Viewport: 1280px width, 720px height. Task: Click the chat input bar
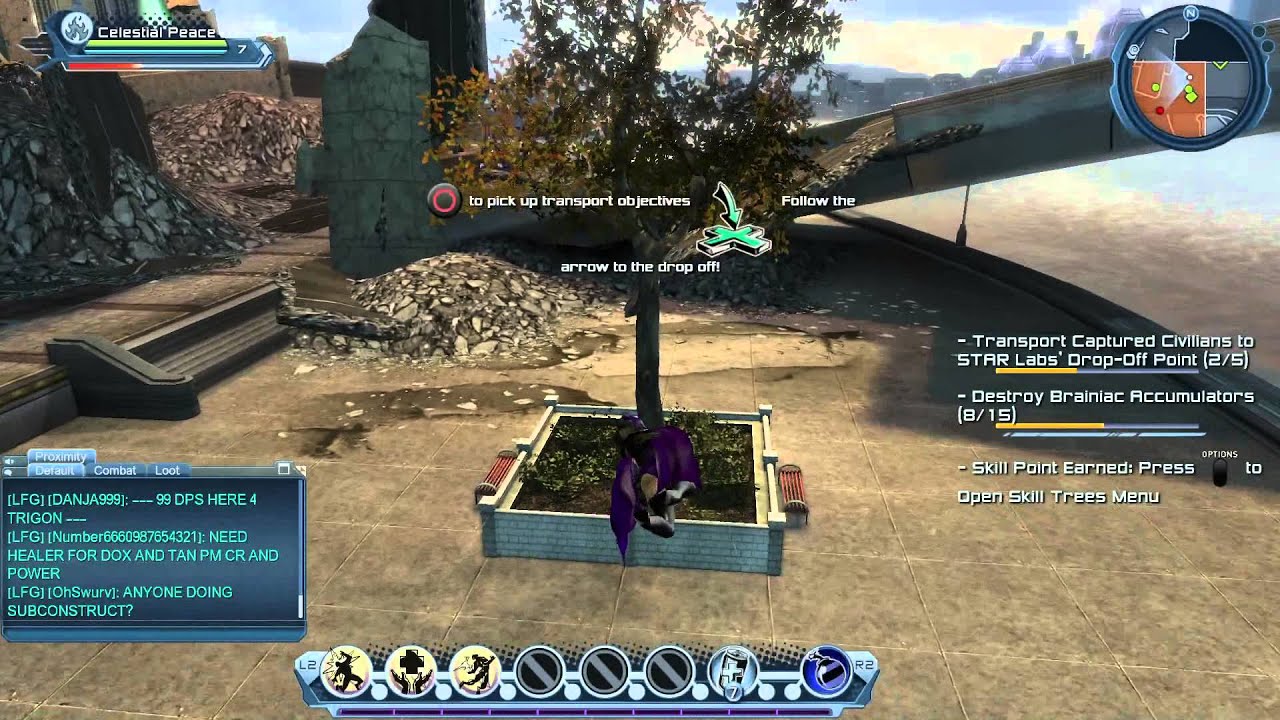[152, 633]
